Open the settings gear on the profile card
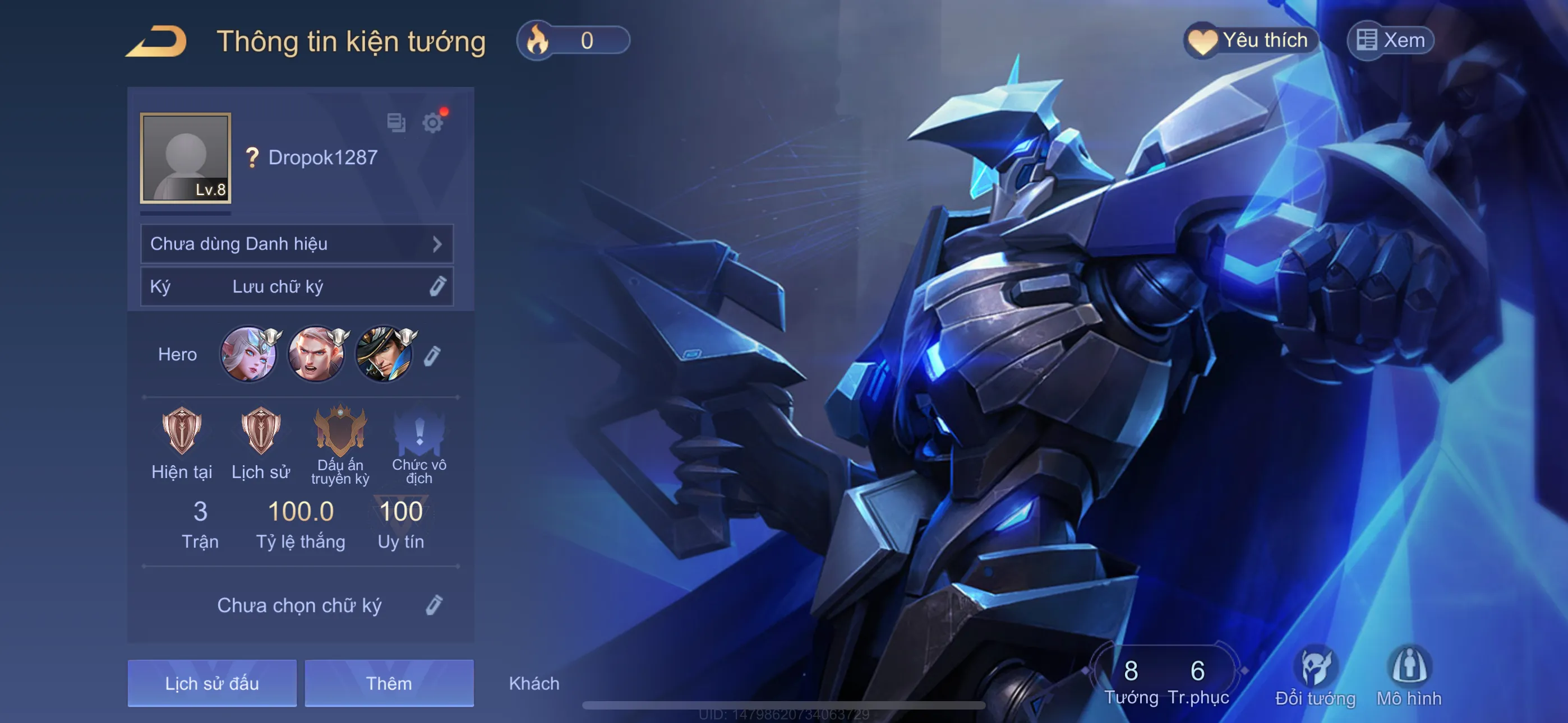 tap(433, 123)
